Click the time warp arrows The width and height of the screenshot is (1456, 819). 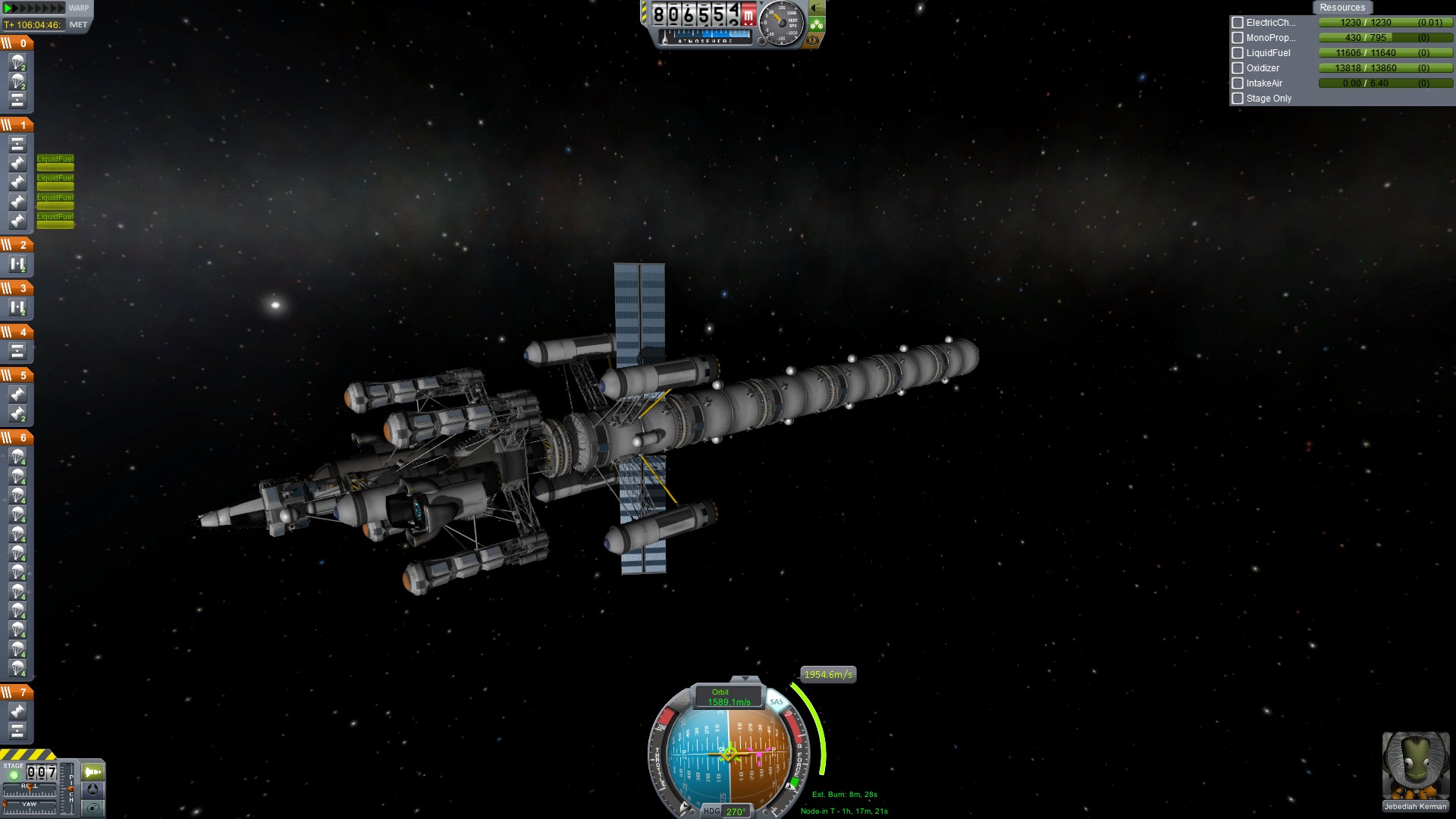click(34, 8)
